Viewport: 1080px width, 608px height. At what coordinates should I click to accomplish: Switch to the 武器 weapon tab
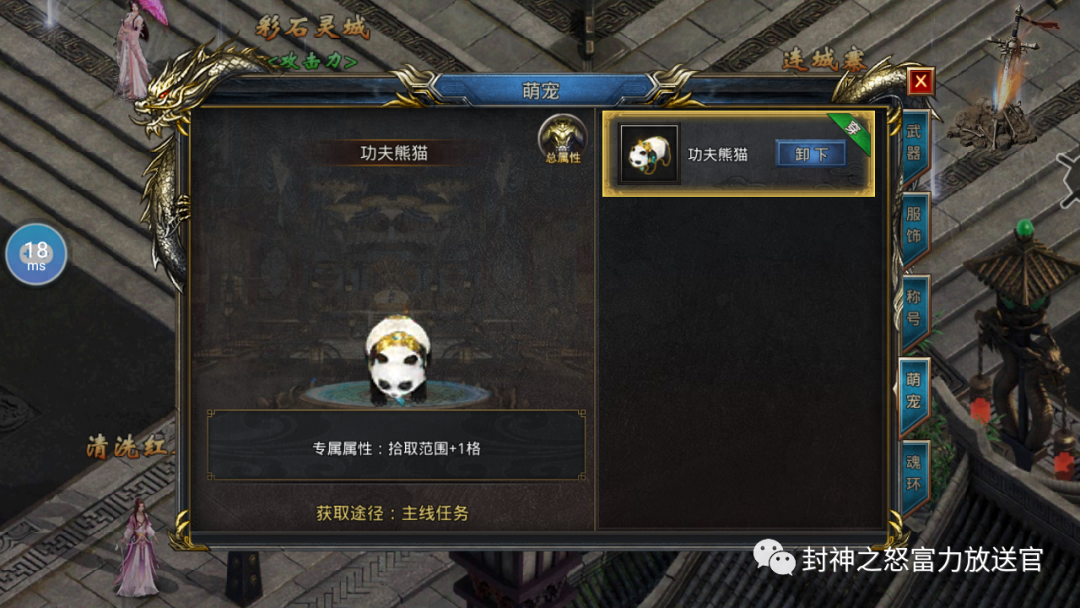point(914,143)
